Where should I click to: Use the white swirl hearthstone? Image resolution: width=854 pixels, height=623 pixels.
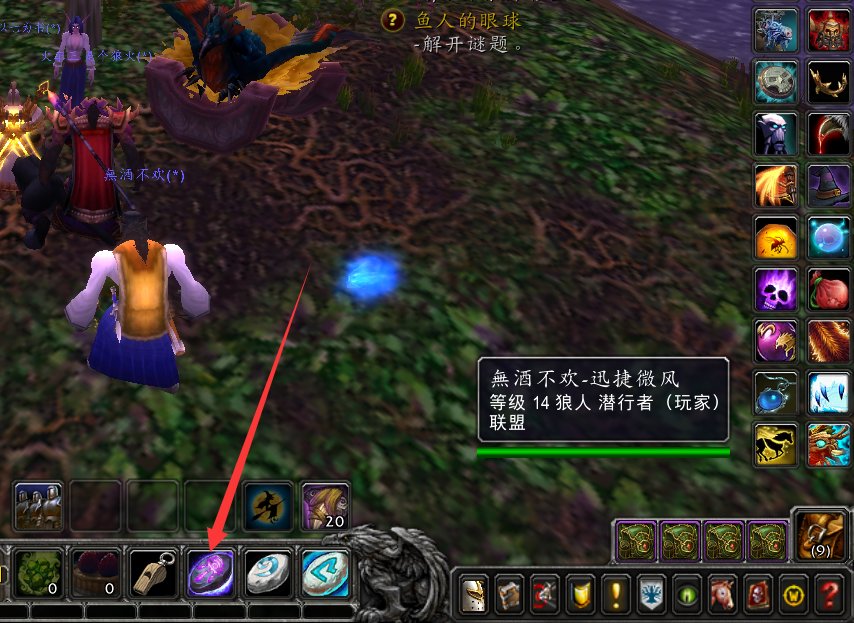268,574
